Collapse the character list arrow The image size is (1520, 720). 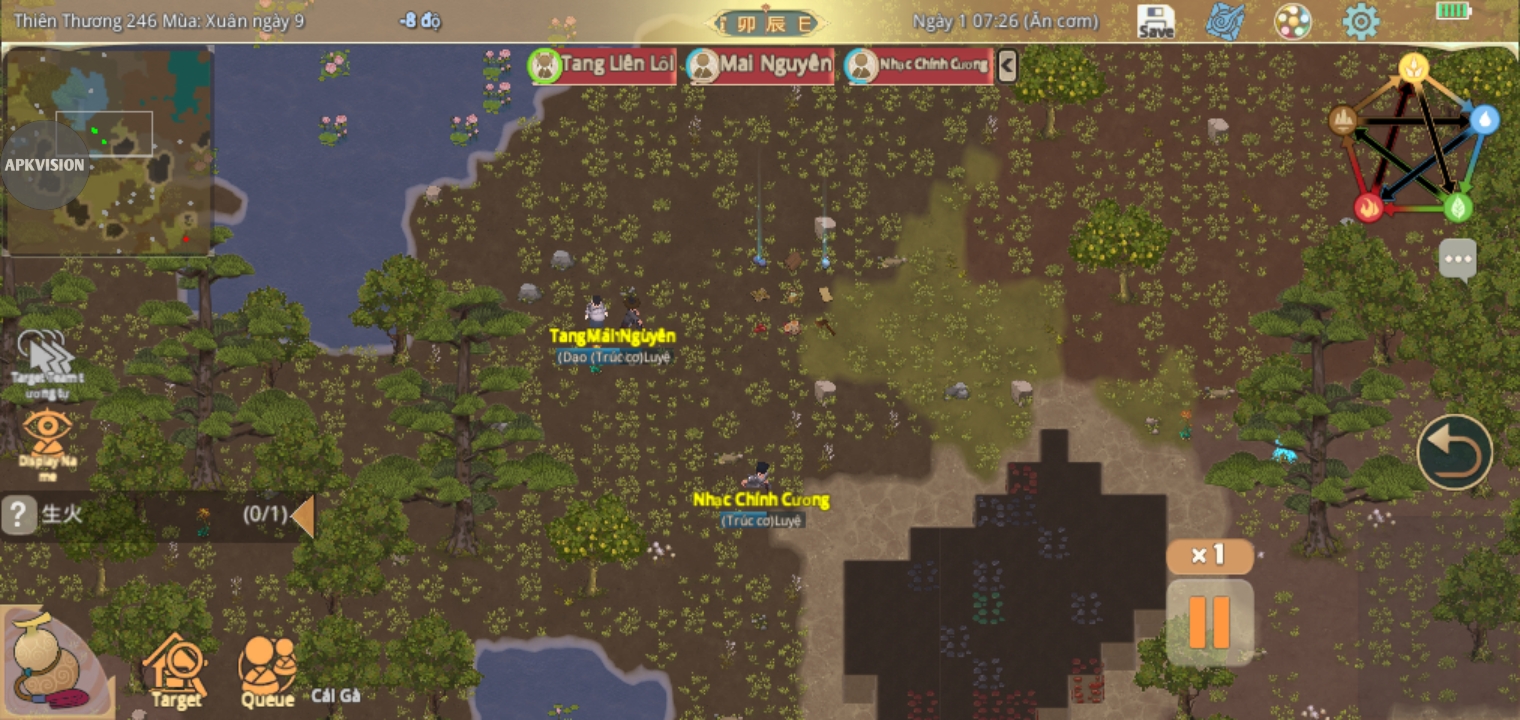click(1007, 66)
